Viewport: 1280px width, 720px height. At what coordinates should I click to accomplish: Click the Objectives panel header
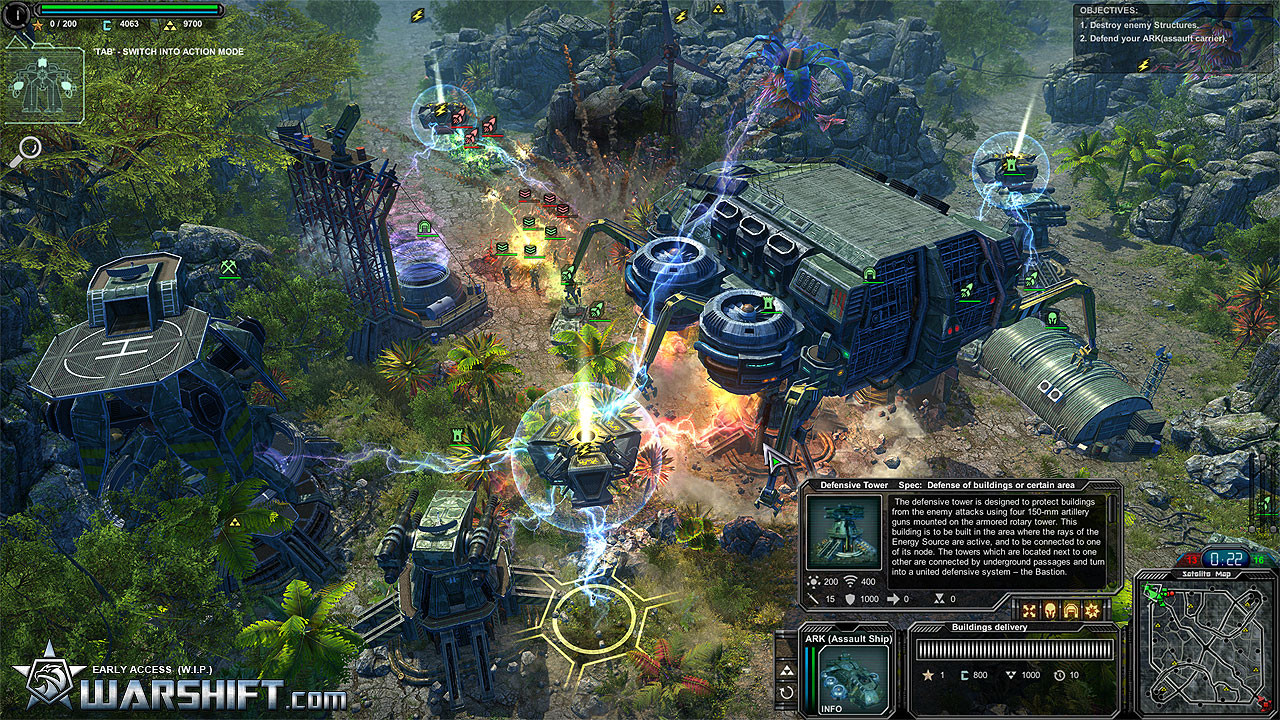click(1111, 10)
